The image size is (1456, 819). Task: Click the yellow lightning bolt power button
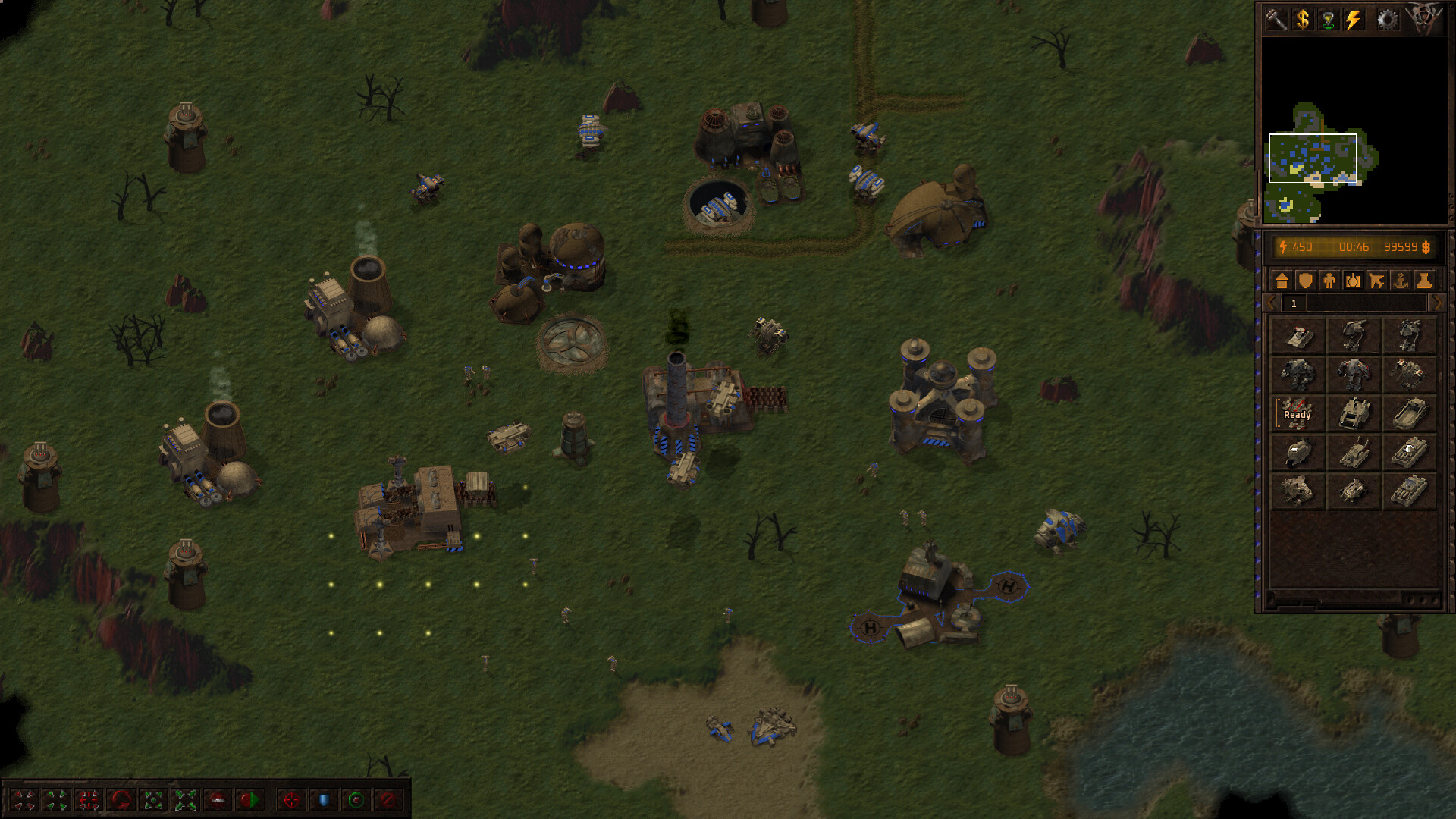1354,20
